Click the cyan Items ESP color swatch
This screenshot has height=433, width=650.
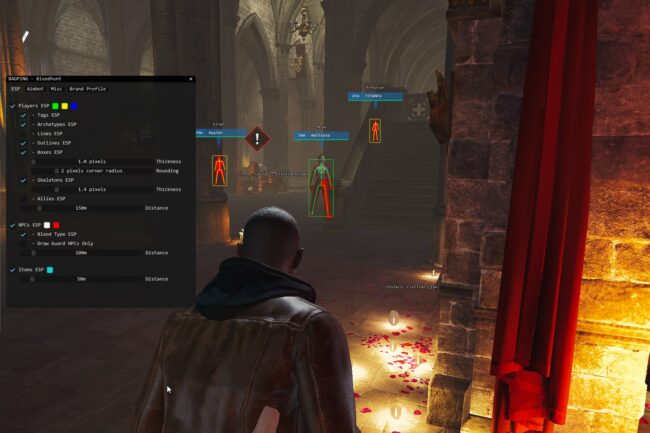(x=50, y=270)
